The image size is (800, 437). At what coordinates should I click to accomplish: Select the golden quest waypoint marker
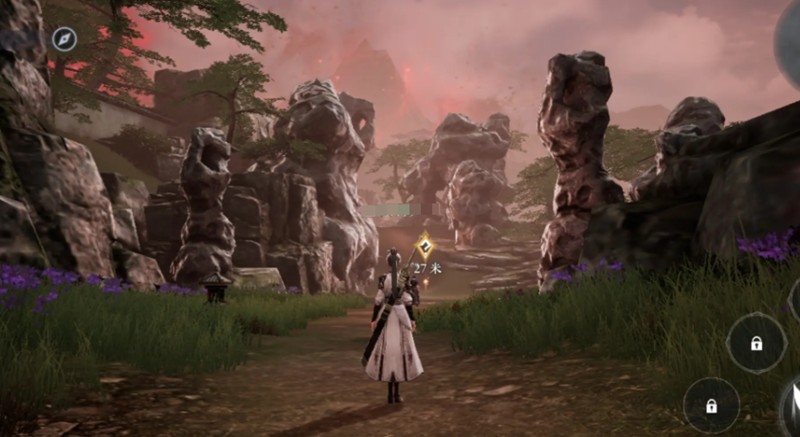[x=424, y=245]
